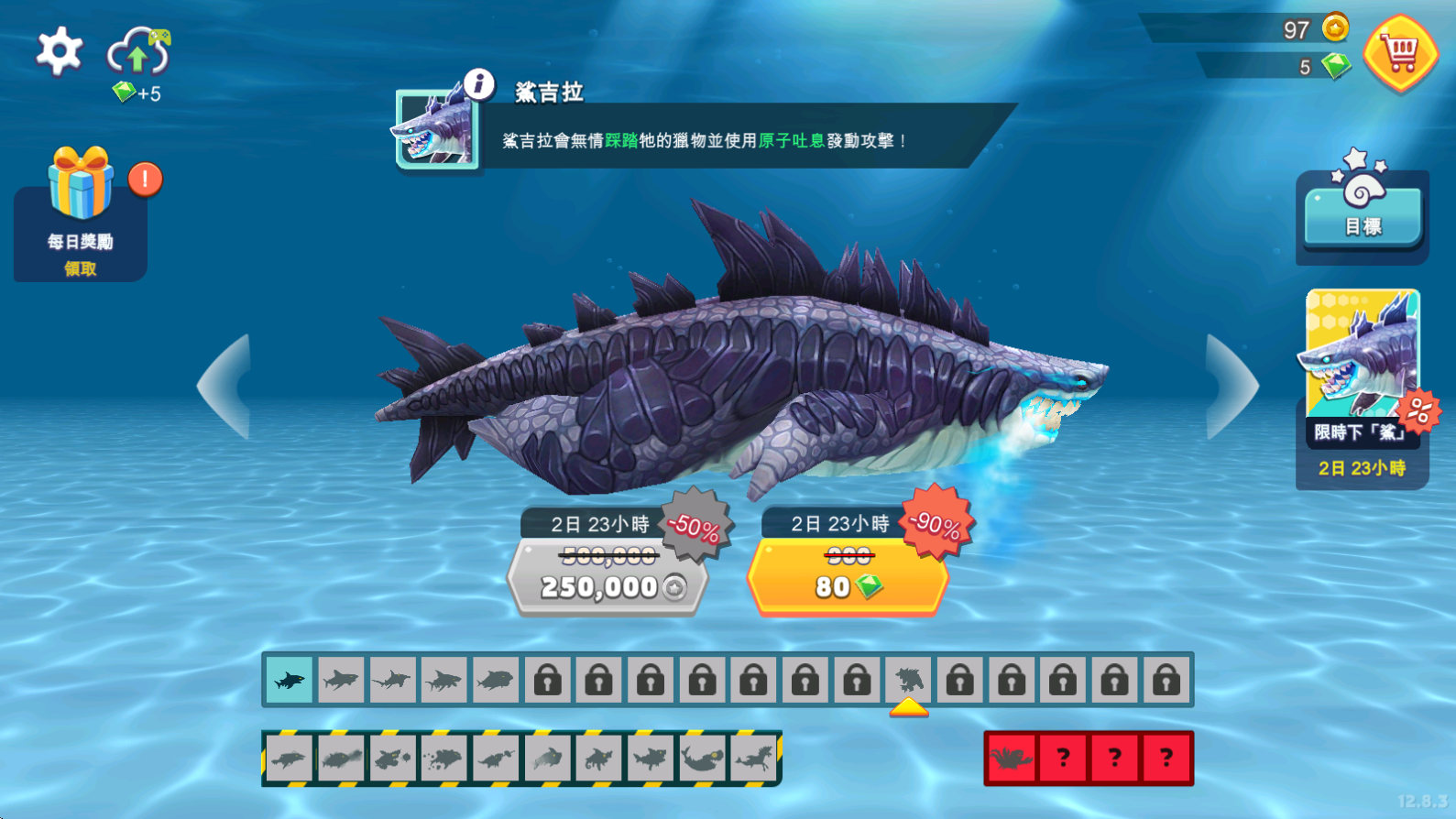Go to the previous shark

coord(225,387)
